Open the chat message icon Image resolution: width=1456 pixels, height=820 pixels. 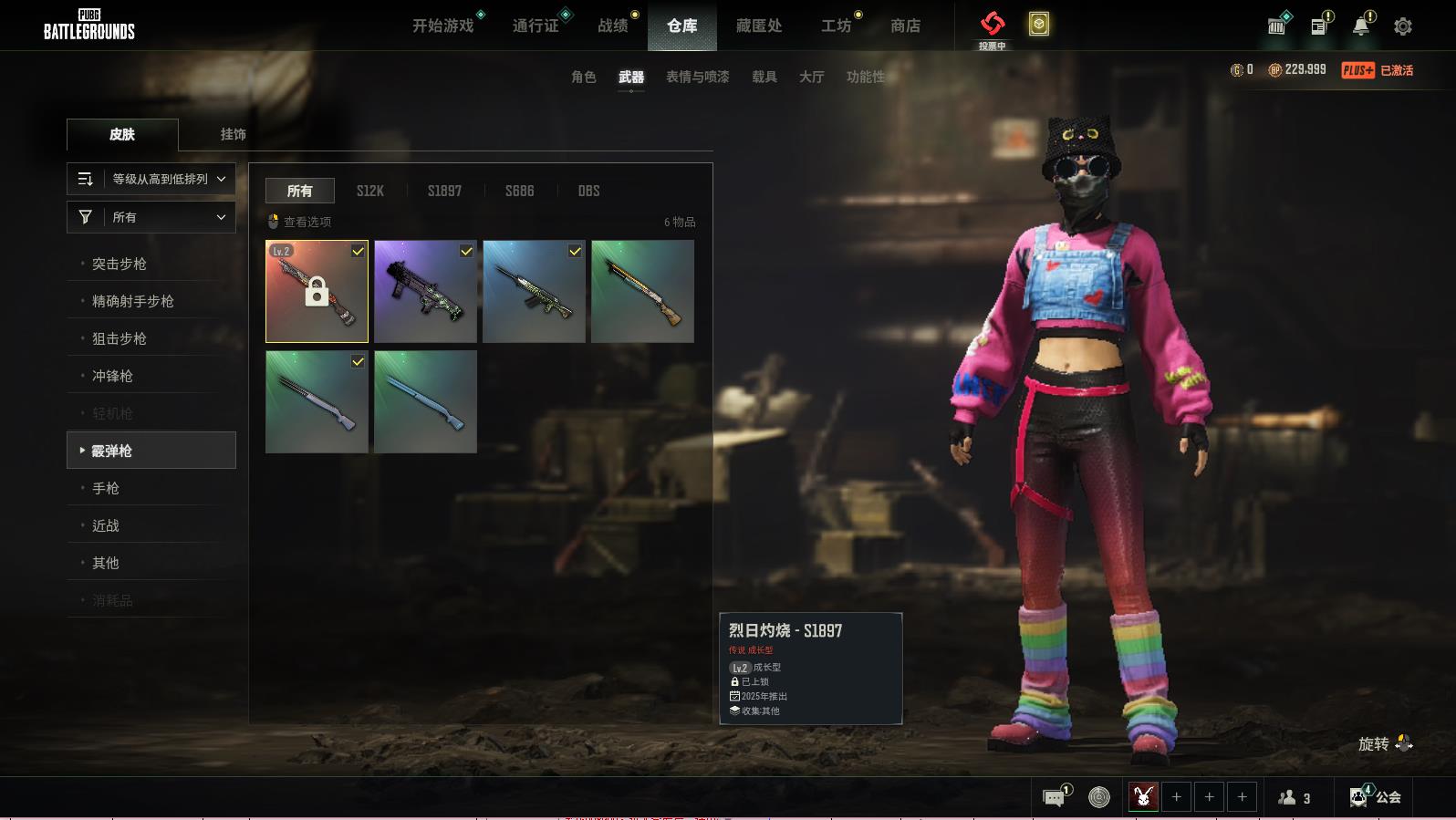click(x=1054, y=798)
